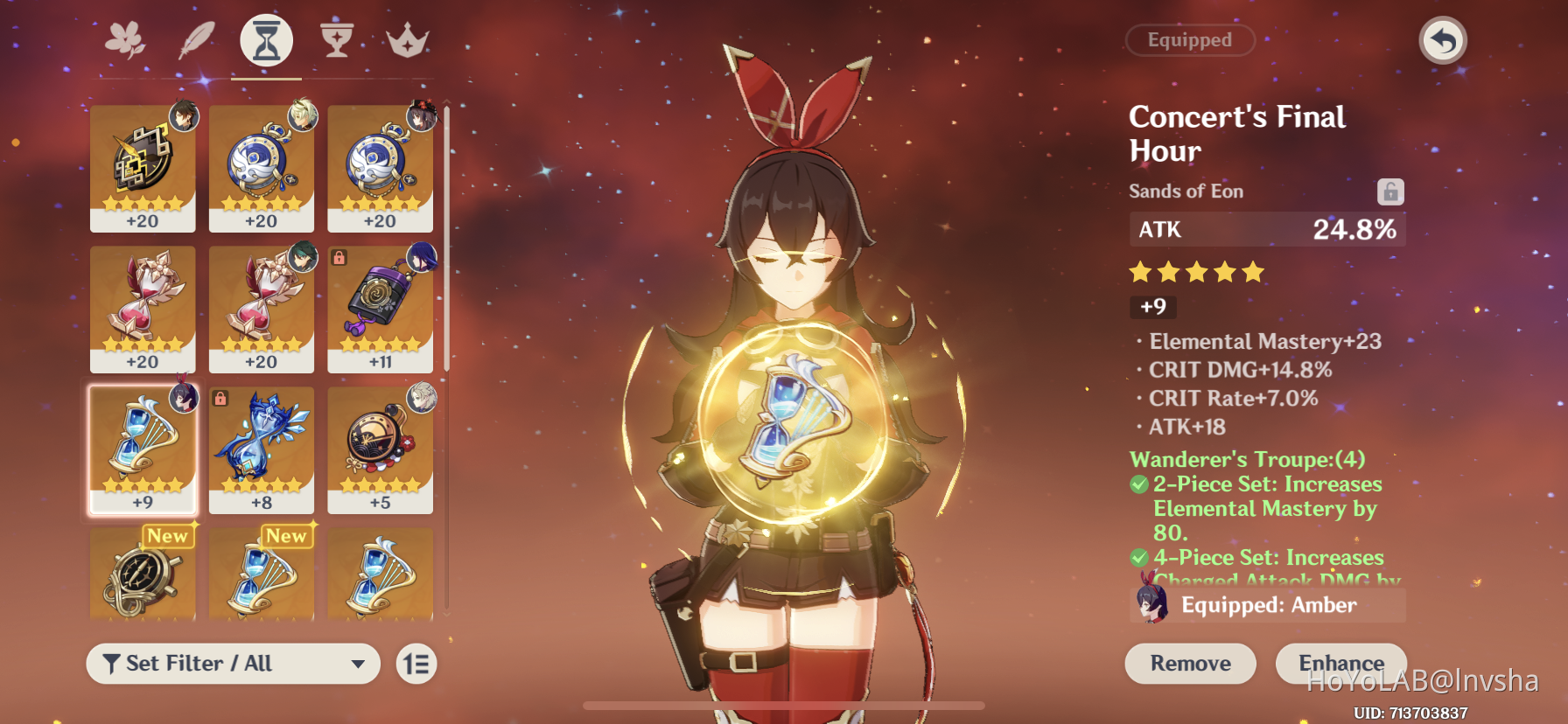
Task: Click Amber's portrait in the Equipped bar
Action: click(x=1153, y=604)
